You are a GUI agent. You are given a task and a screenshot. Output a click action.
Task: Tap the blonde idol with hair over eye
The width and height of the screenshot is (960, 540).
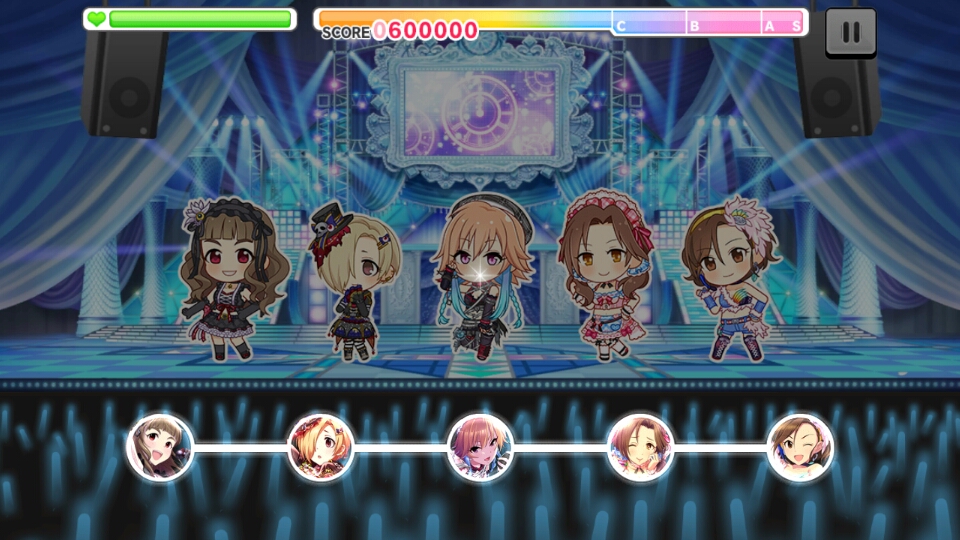coord(320,447)
